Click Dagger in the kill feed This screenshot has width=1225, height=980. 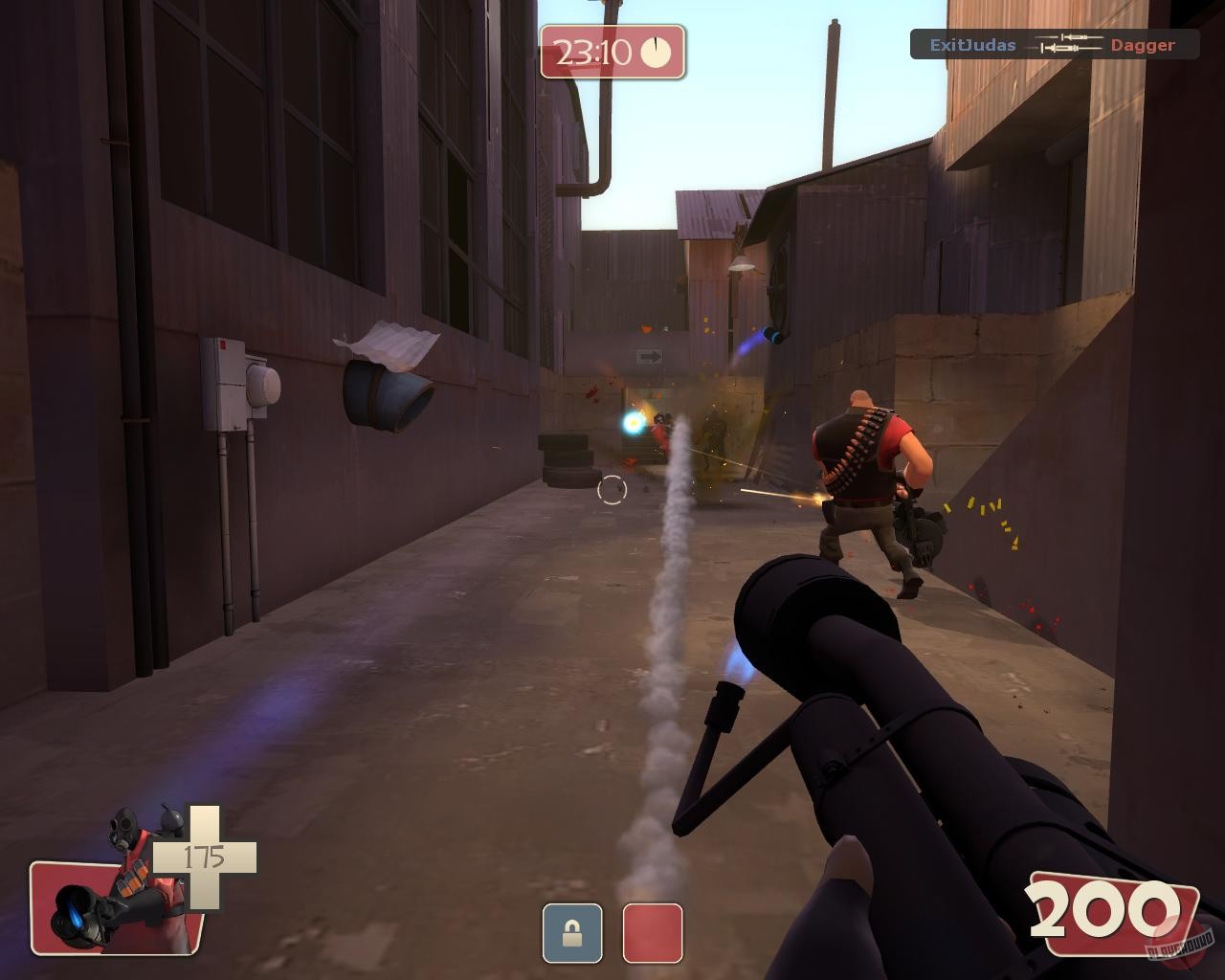1143,45
